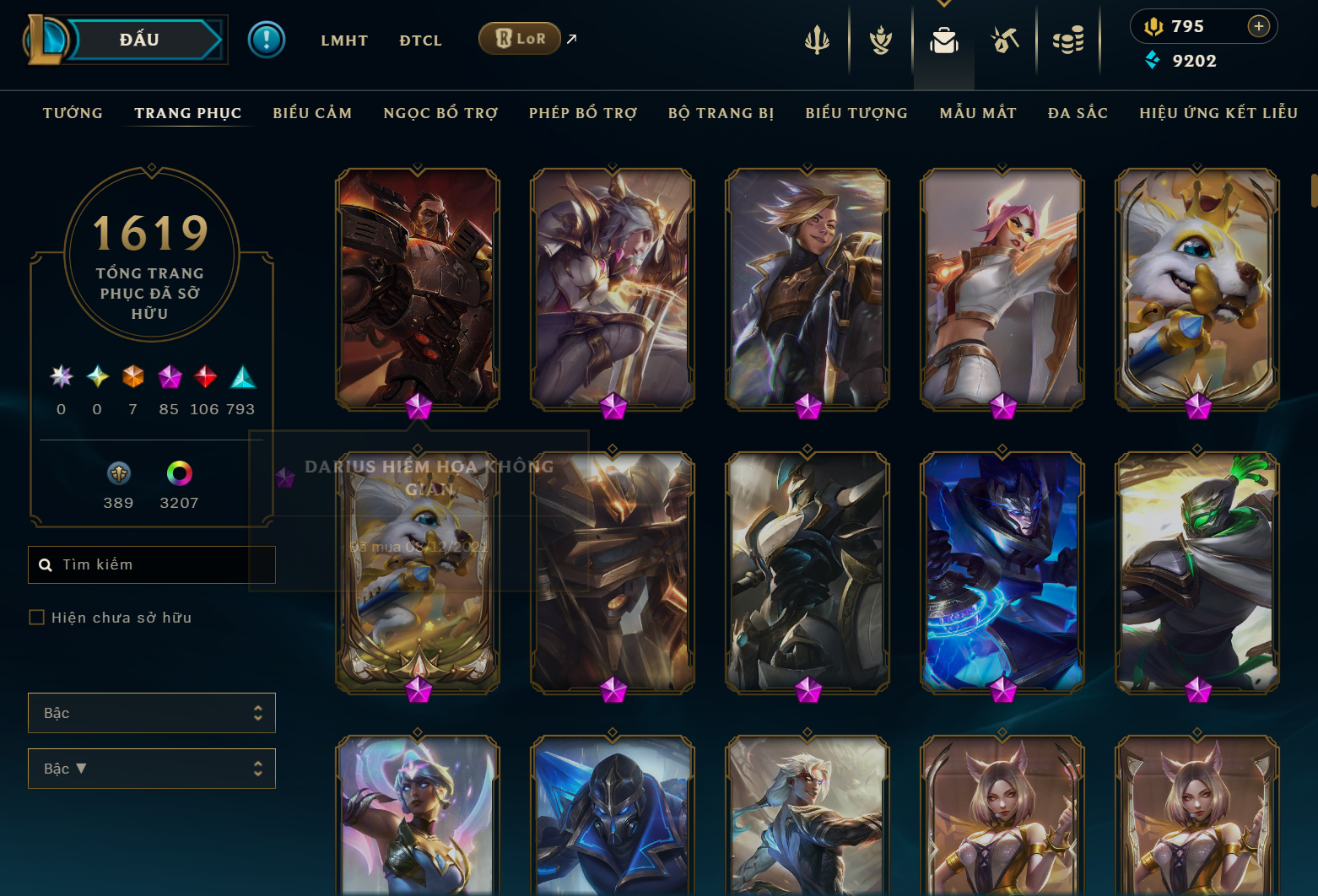
Task: Click the collection backpack icon
Action: click(943, 40)
